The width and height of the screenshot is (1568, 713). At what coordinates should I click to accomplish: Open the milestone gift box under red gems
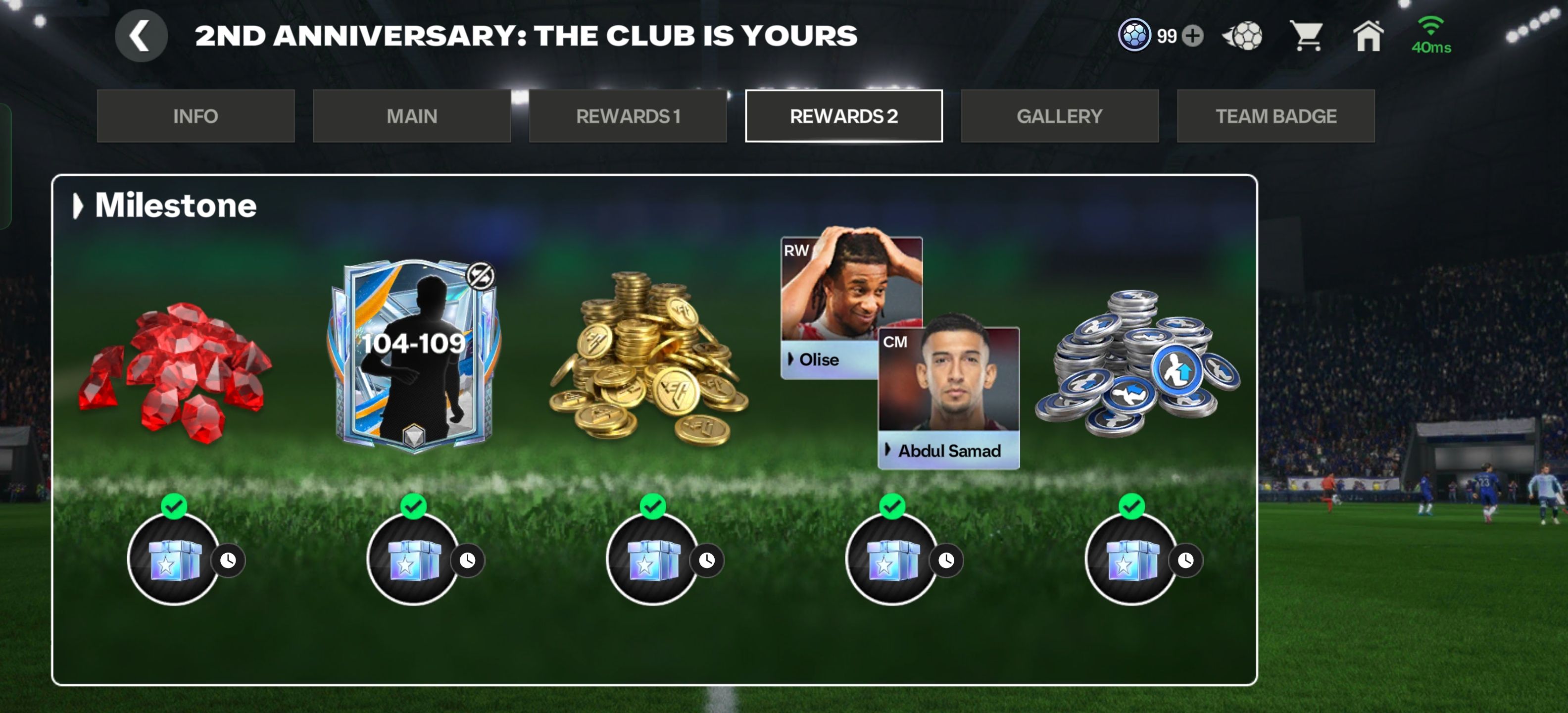point(174,559)
